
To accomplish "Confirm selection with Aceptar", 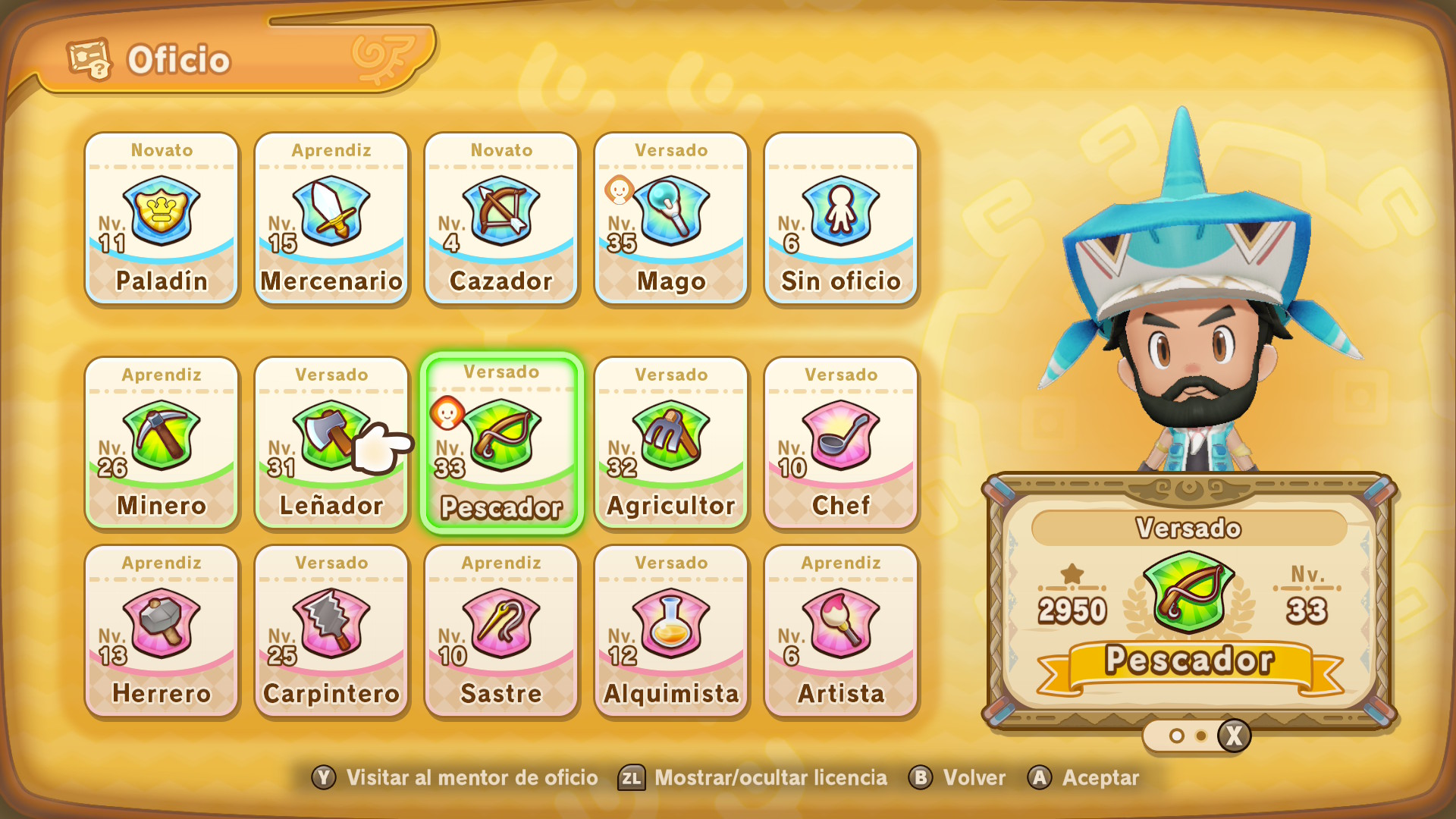I will point(1084,778).
